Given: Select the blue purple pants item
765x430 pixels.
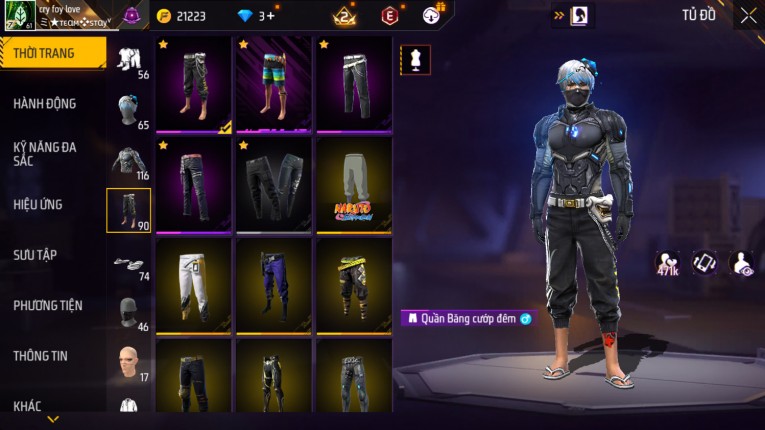Looking at the screenshot, I should (274, 284).
